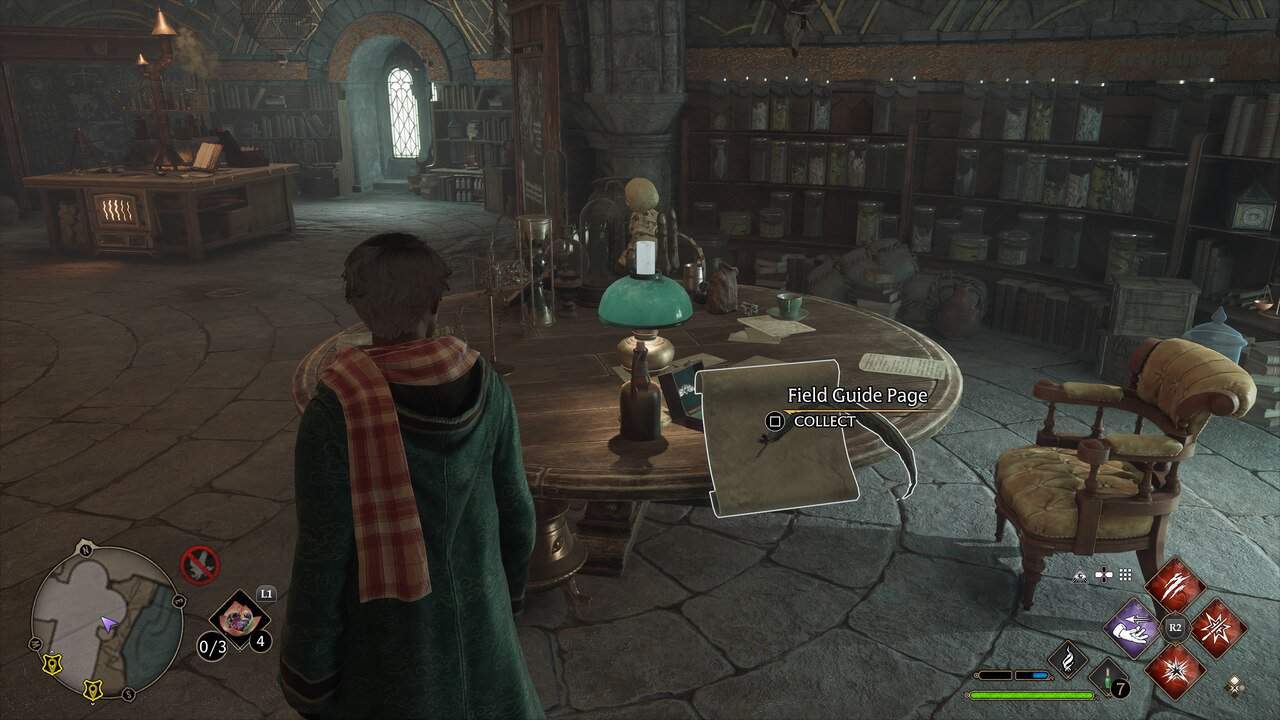Click the Revelio eye icon
The height and width of the screenshot is (720, 1280).
pyautogui.click(x=1081, y=575)
